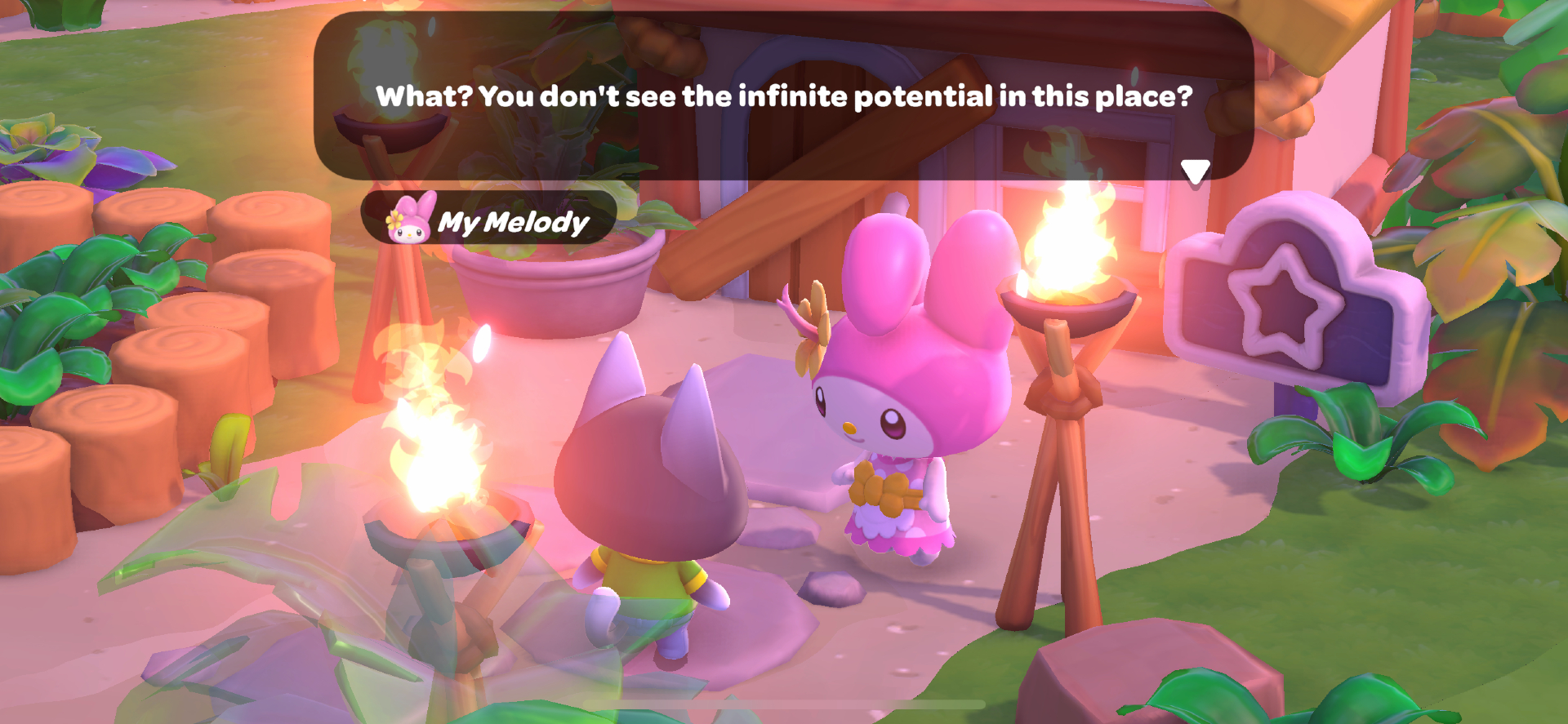The width and height of the screenshot is (1568, 724).
Task: Click the white continue triangle to advance dialogue
Action: [1196, 169]
